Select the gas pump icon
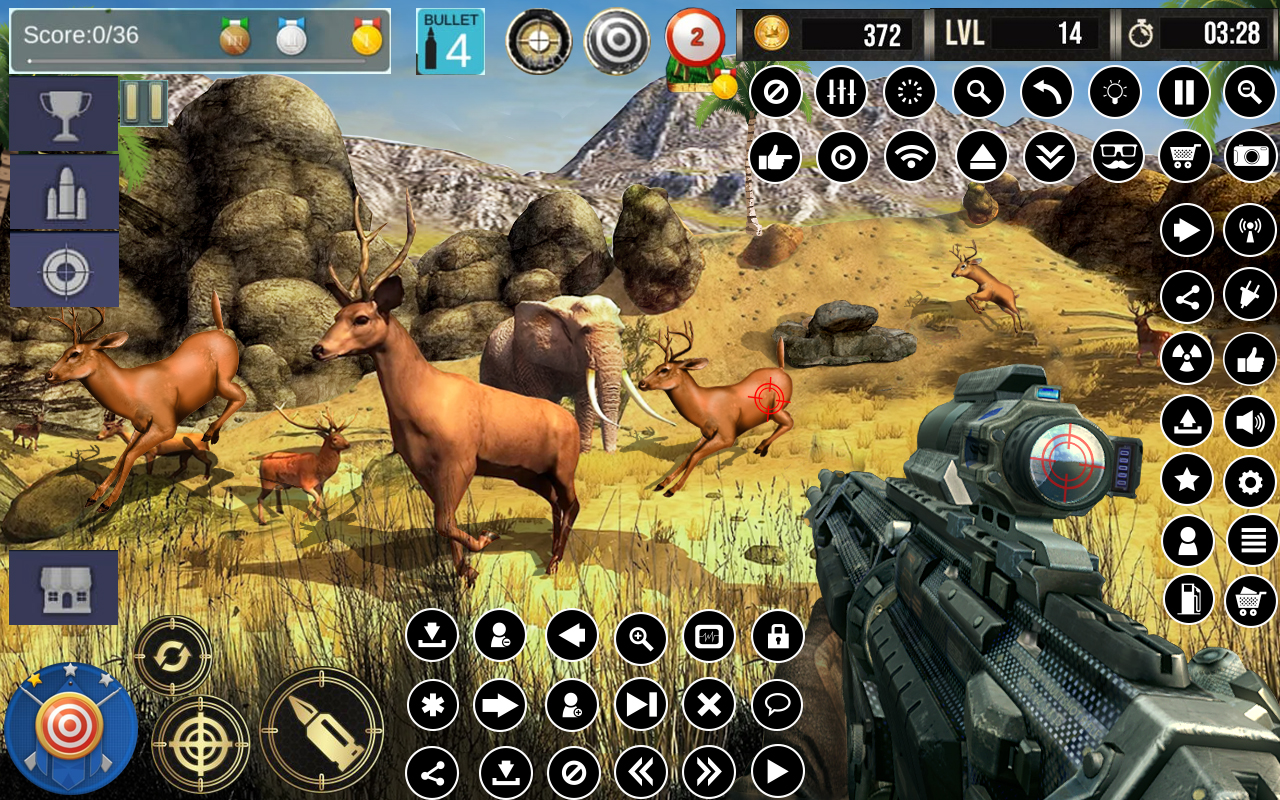This screenshot has width=1280, height=800. [1188, 600]
